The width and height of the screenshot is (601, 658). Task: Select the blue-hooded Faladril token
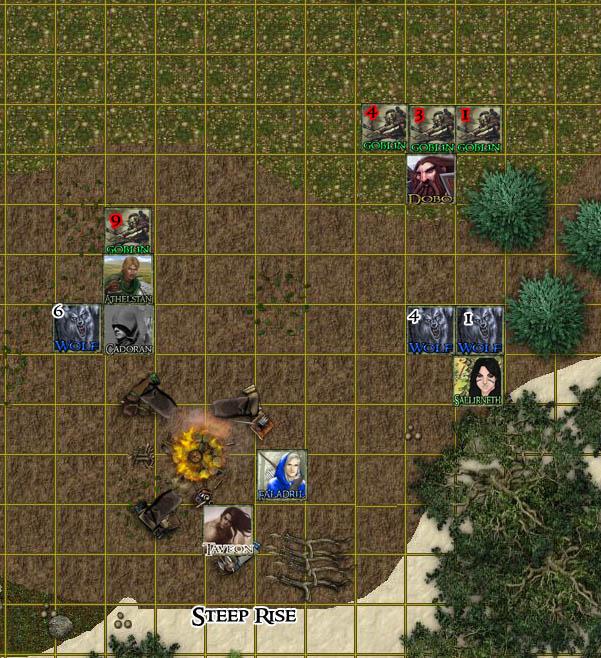click(282, 474)
